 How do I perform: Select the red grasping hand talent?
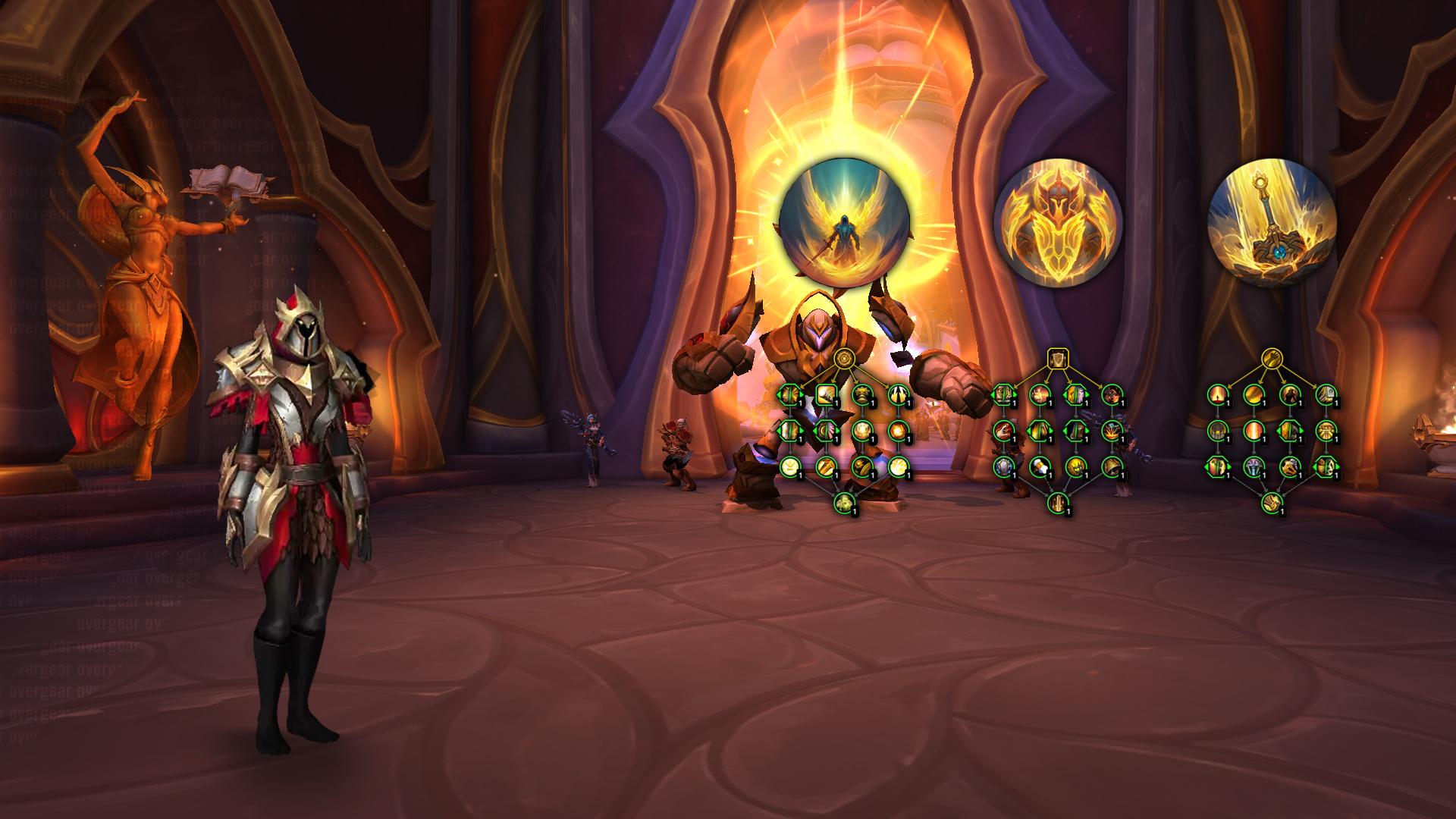(x=1003, y=430)
